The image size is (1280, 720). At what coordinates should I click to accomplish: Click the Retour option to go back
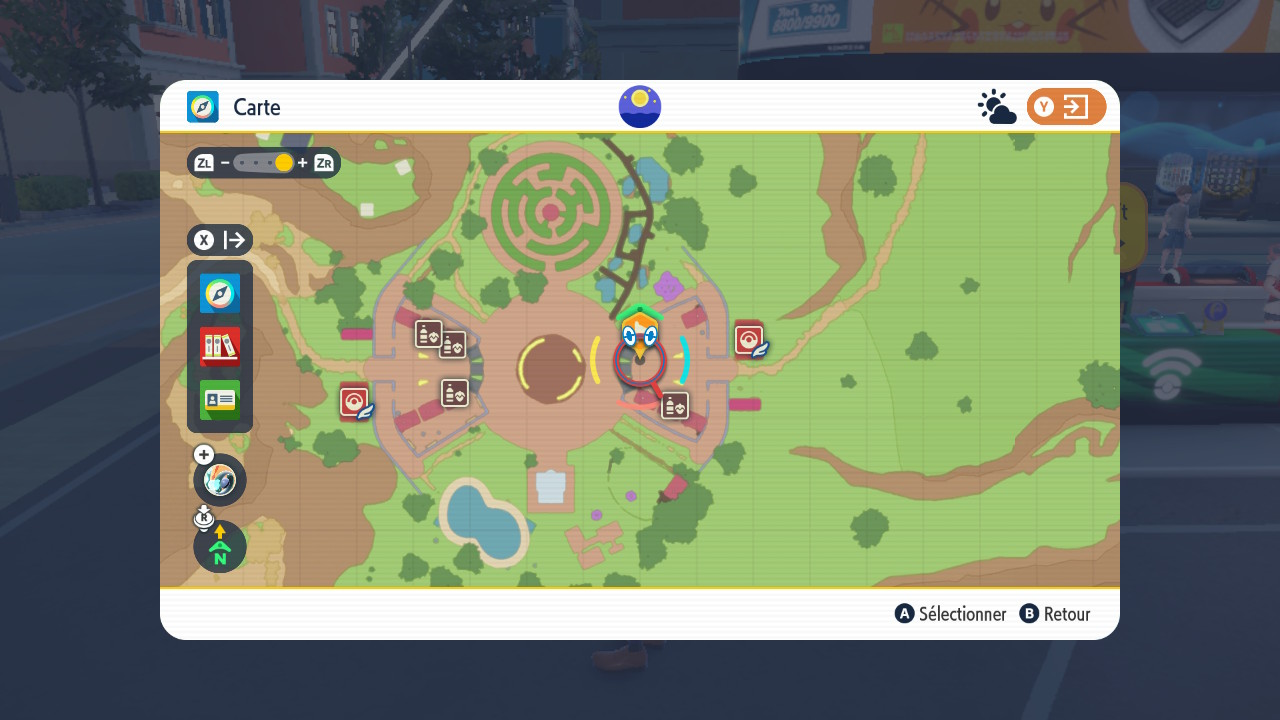[x=1055, y=614]
